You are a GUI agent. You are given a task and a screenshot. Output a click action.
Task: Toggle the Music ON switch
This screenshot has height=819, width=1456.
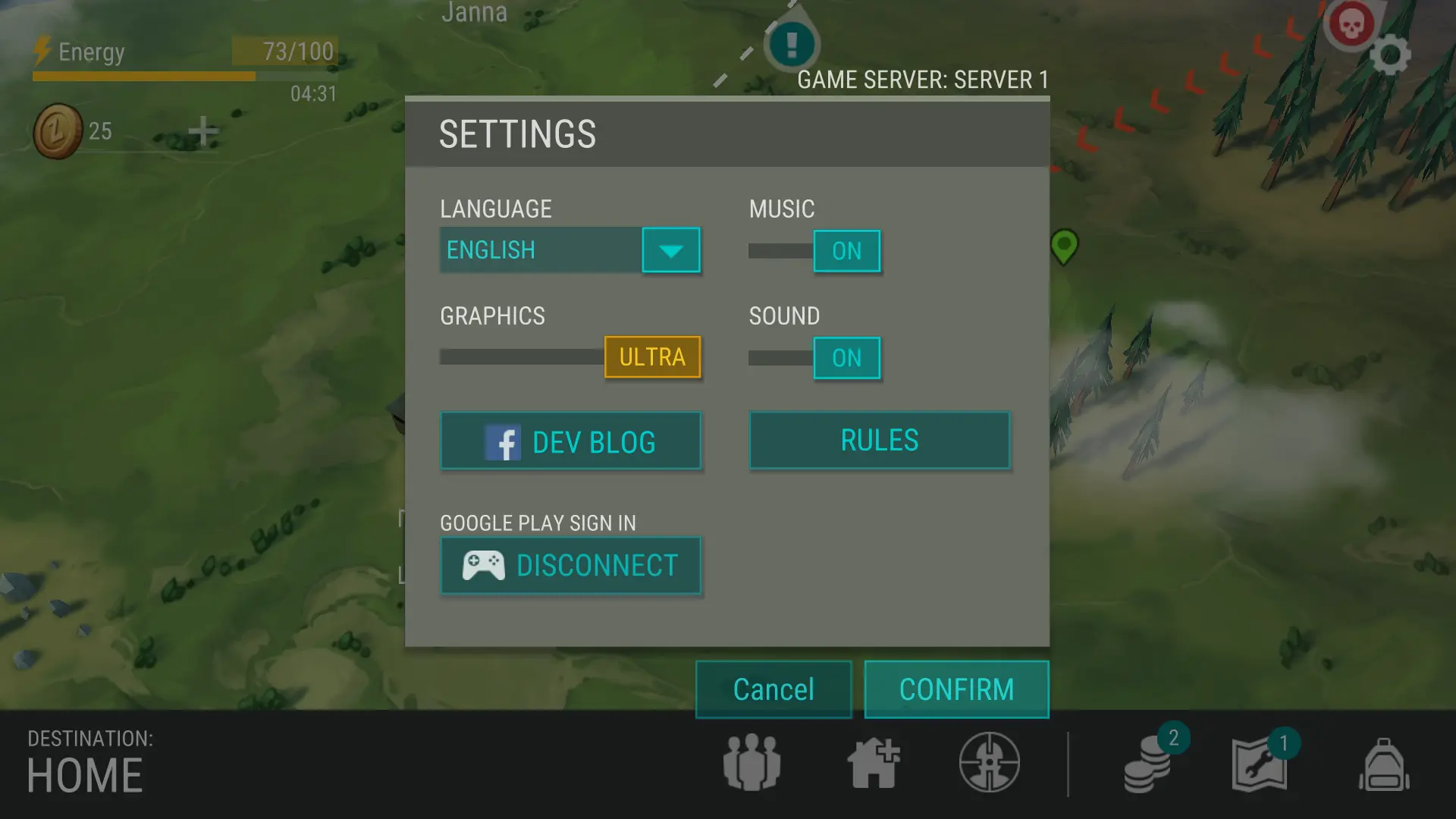(x=846, y=251)
